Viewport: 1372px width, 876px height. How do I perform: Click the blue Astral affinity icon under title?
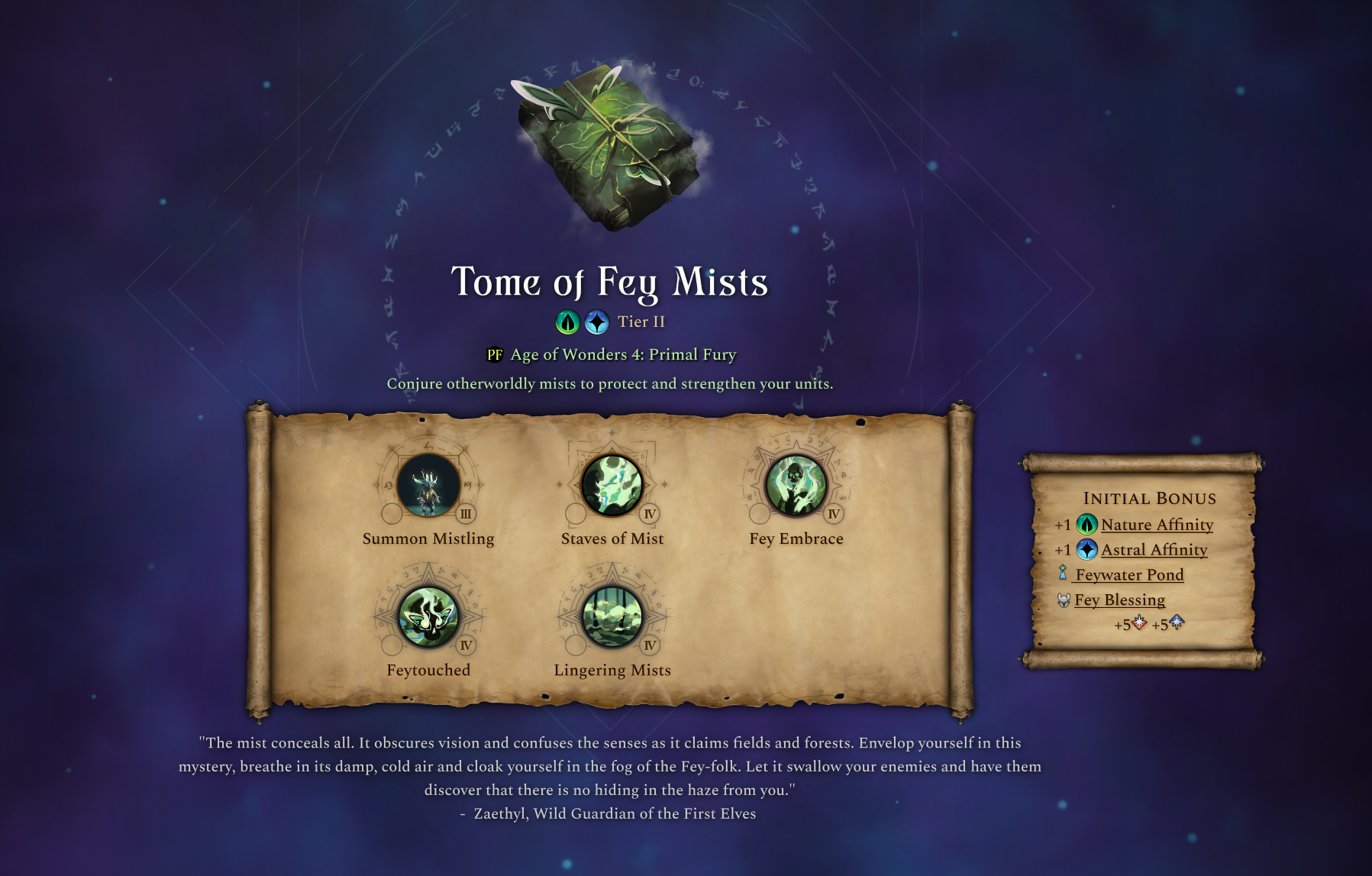pyautogui.click(x=597, y=322)
